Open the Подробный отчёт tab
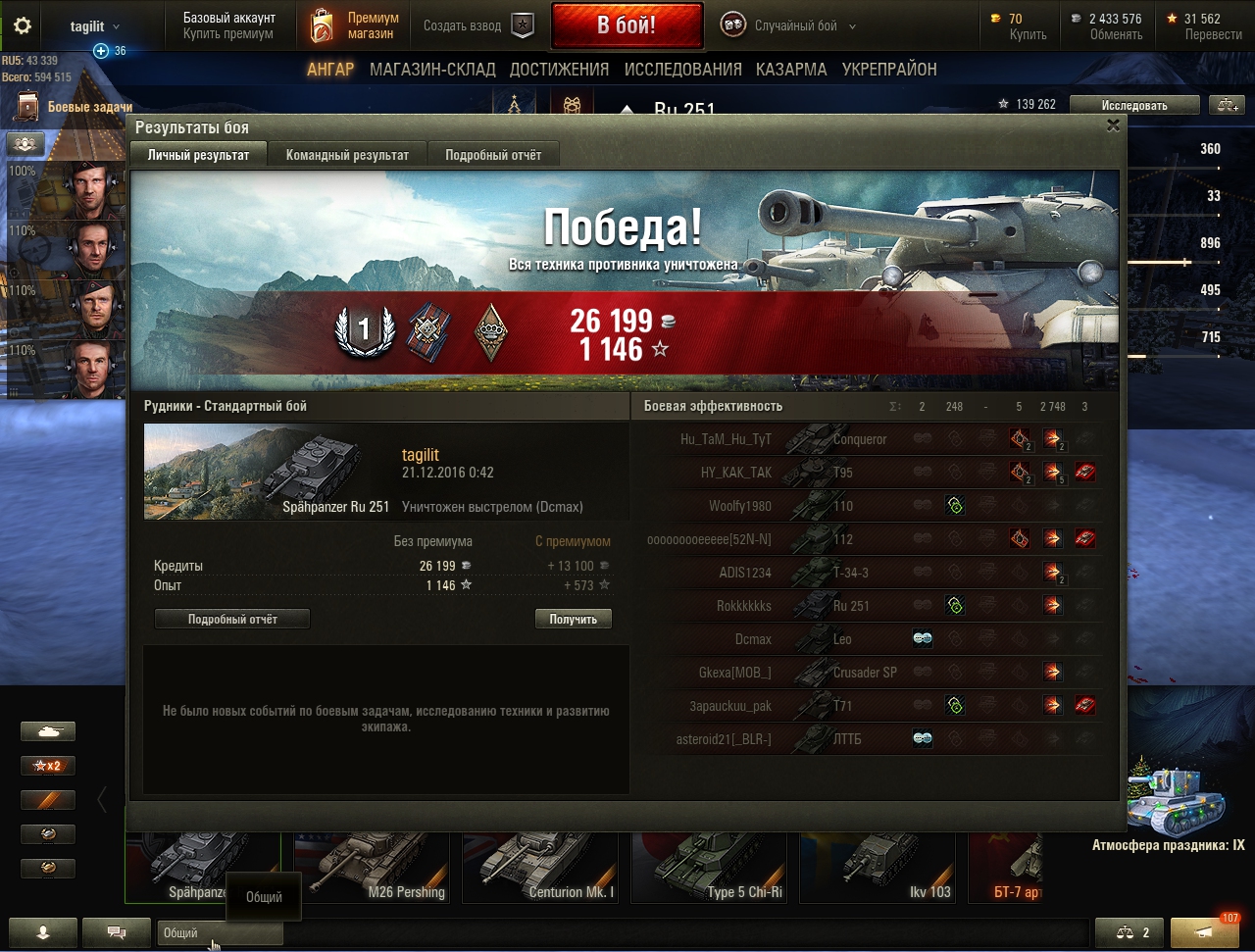 [x=492, y=155]
